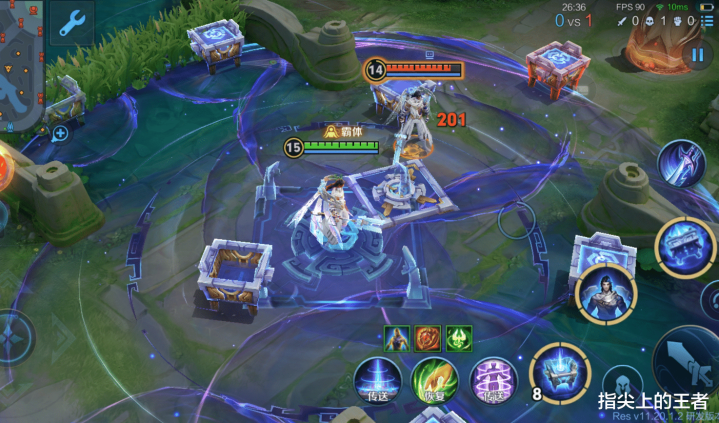The width and height of the screenshot is (719, 423).
Task: Select the green trident buff icon
Action: (x=459, y=338)
